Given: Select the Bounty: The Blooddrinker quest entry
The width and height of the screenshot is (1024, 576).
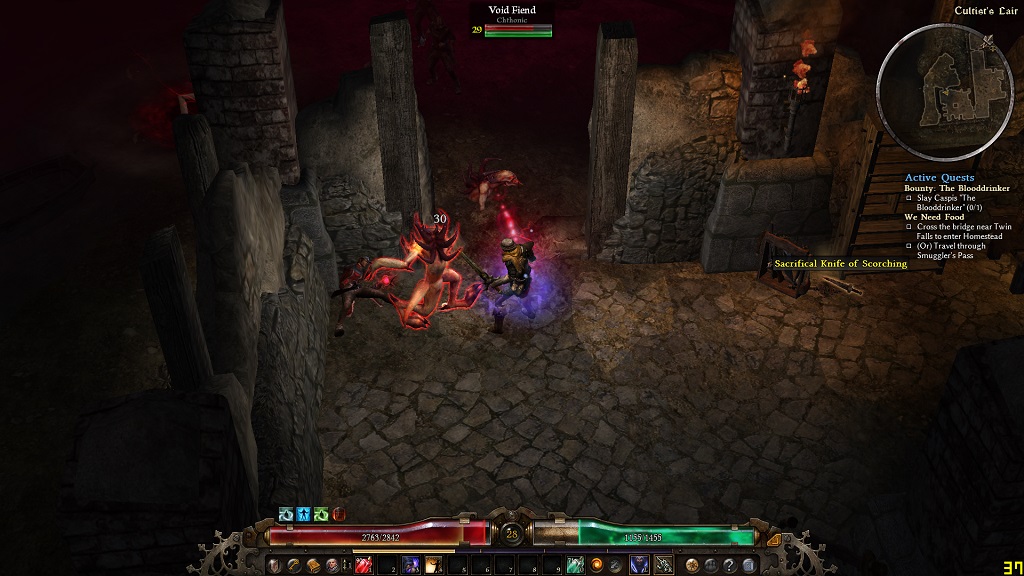Looking at the screenshot, I should click(x=957, y=188).
